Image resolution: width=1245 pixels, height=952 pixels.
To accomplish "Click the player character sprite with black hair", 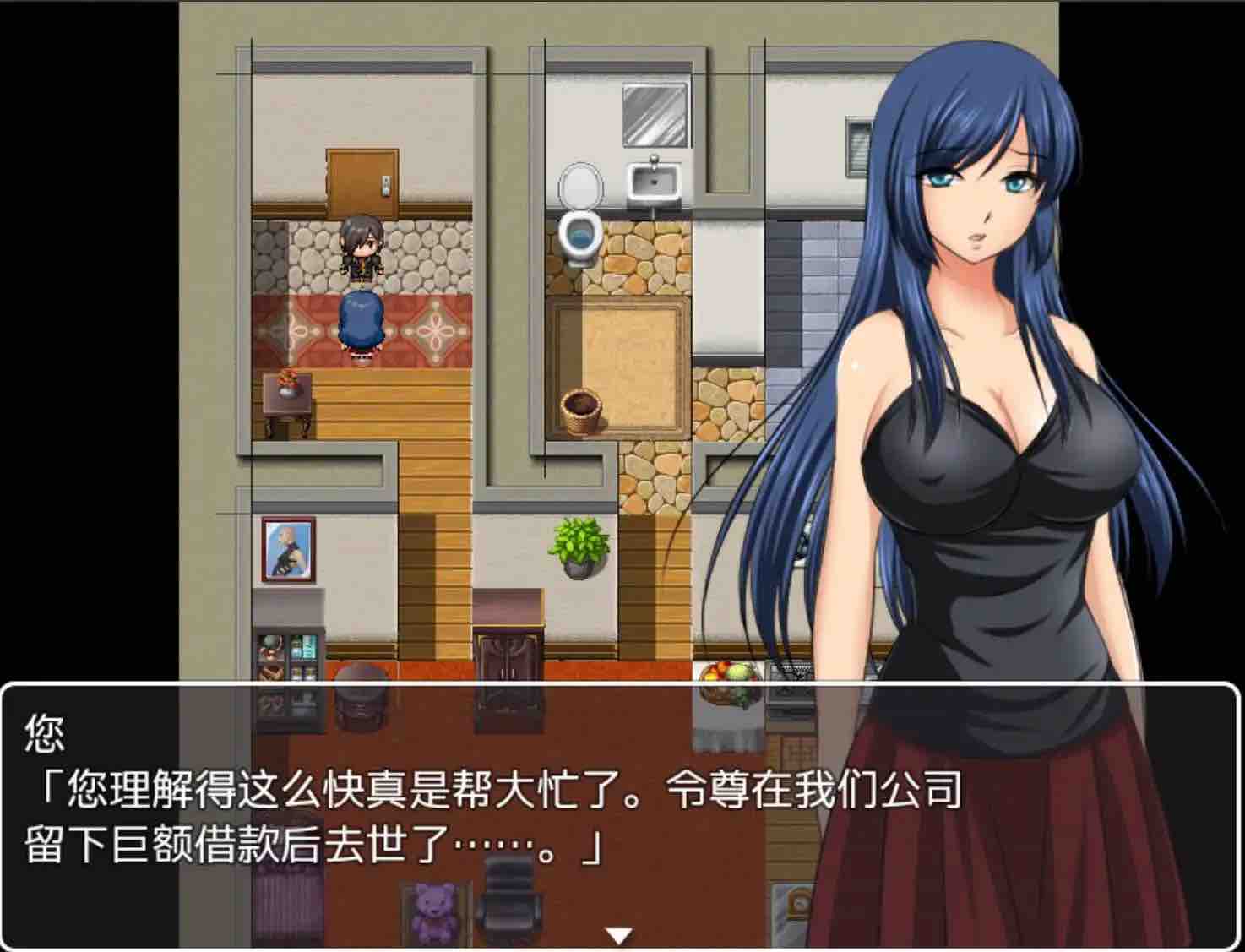I will 363,249.
